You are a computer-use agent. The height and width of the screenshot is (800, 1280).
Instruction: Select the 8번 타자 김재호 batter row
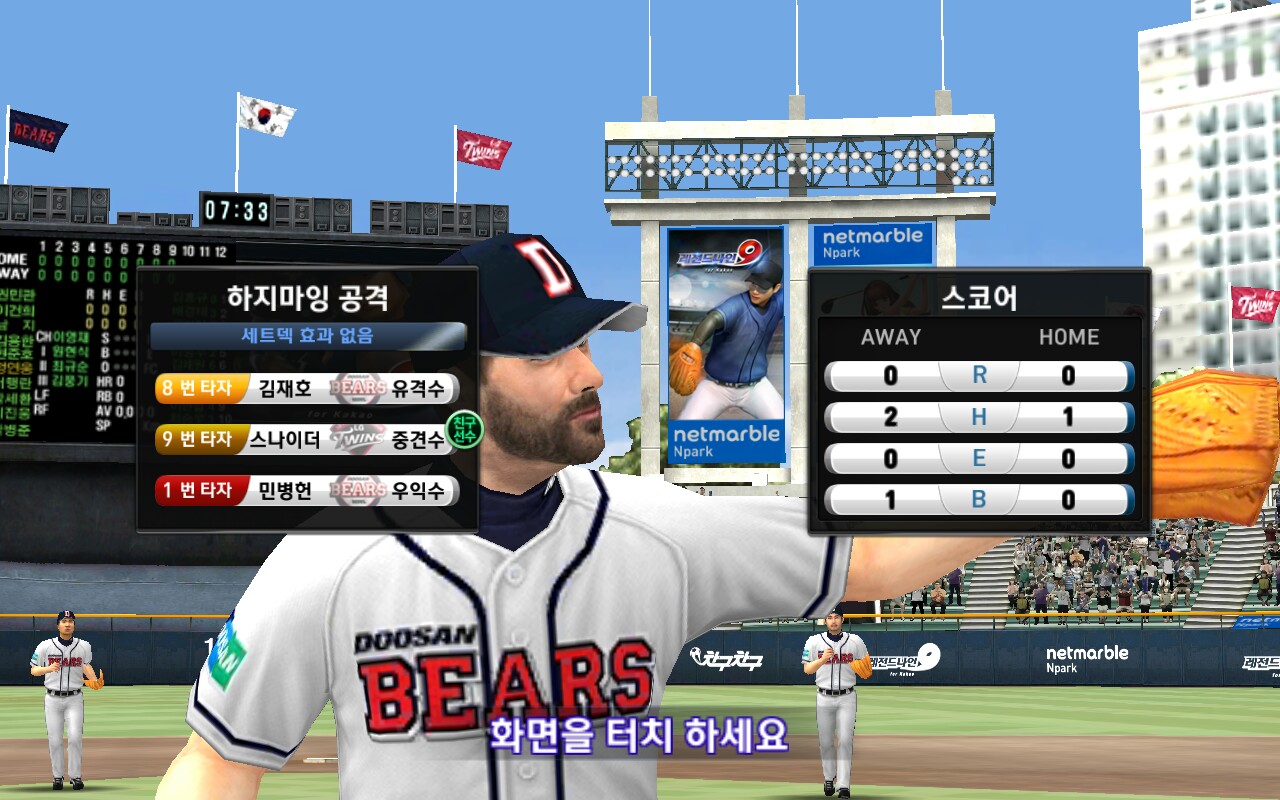click(306, 388)
